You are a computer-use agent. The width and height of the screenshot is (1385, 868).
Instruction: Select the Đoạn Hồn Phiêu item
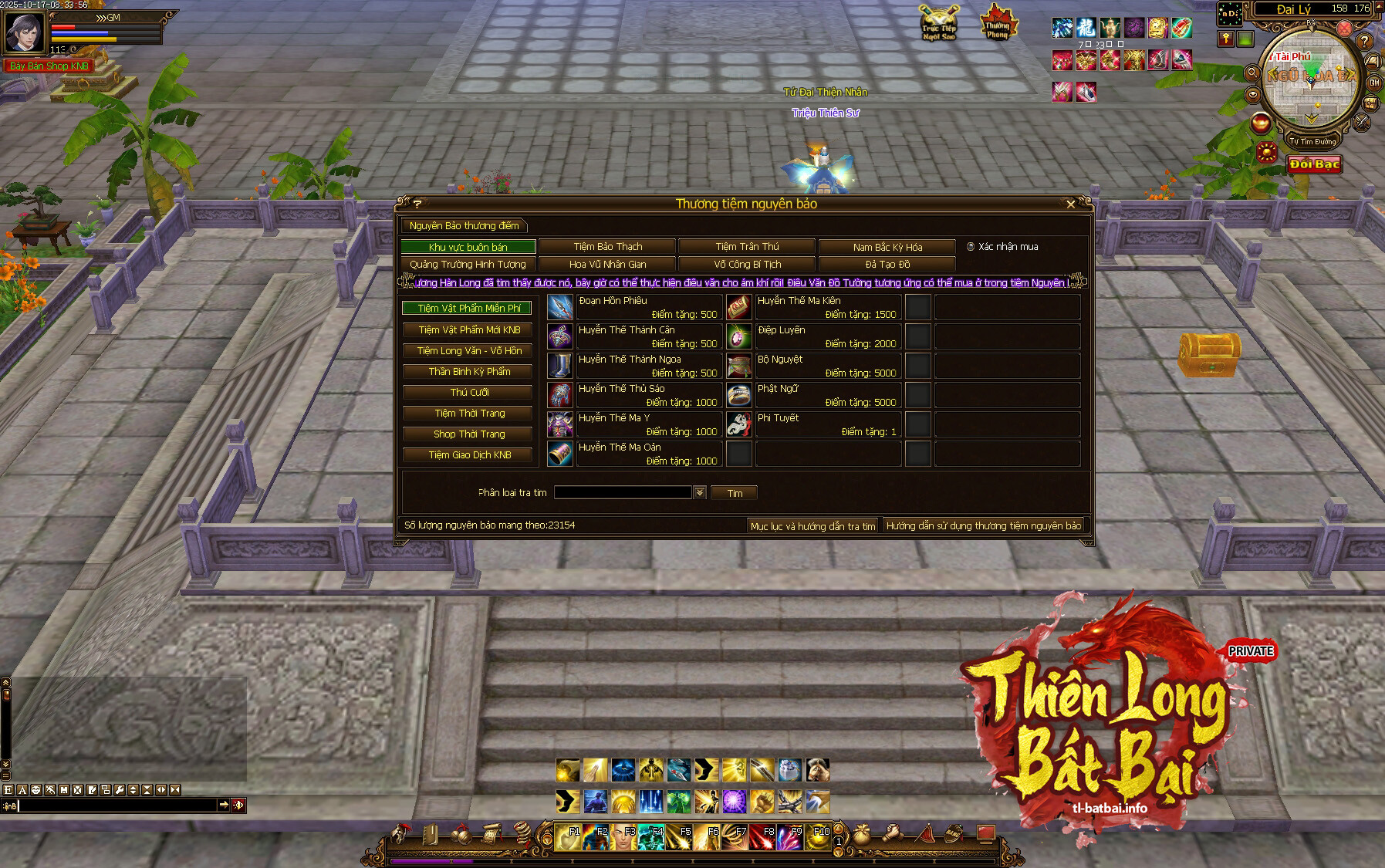coord(560,307)
